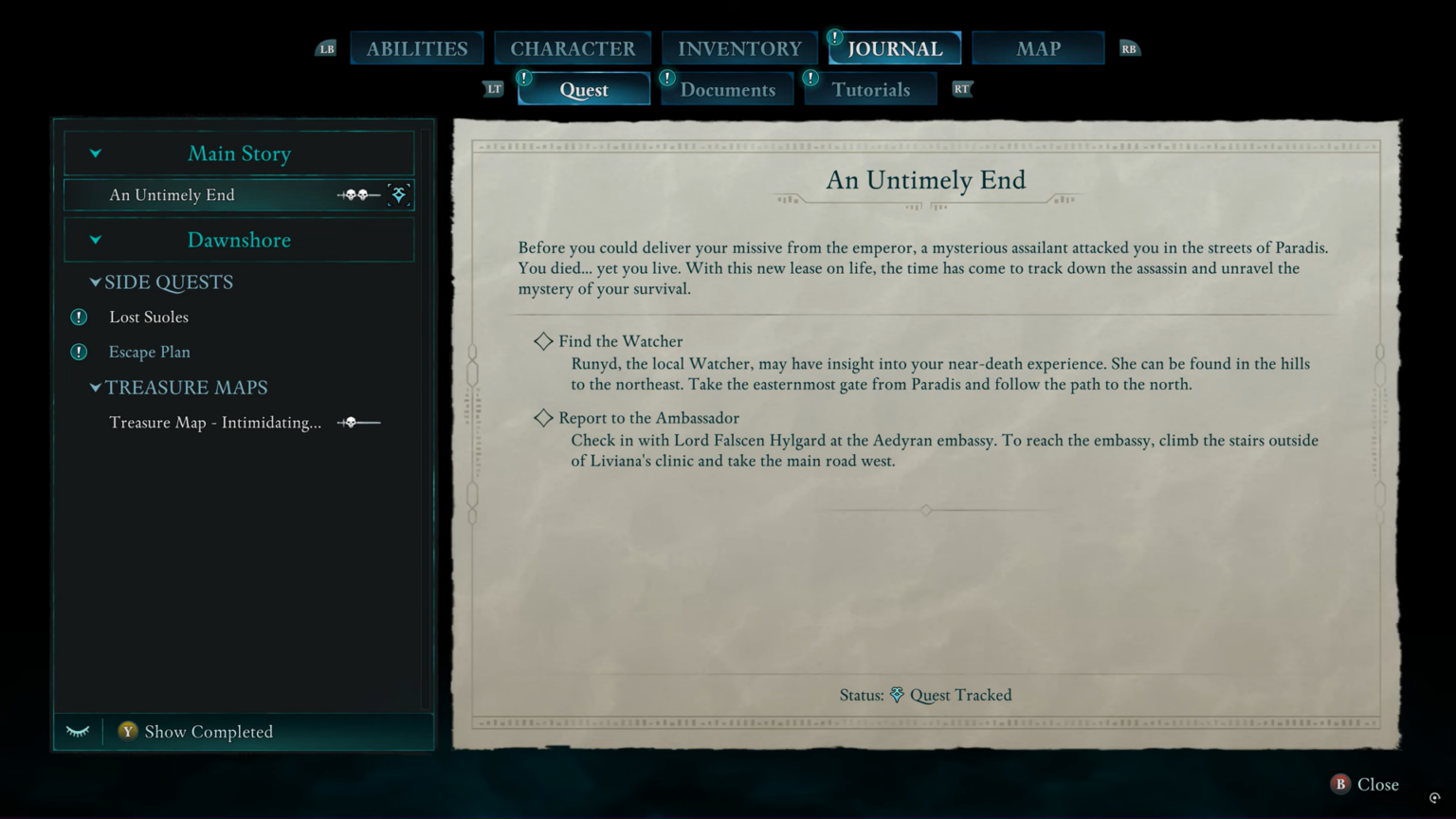Click the quest progress line under Treasure Map entry
1456x819 pixels.
coord(370,422)
